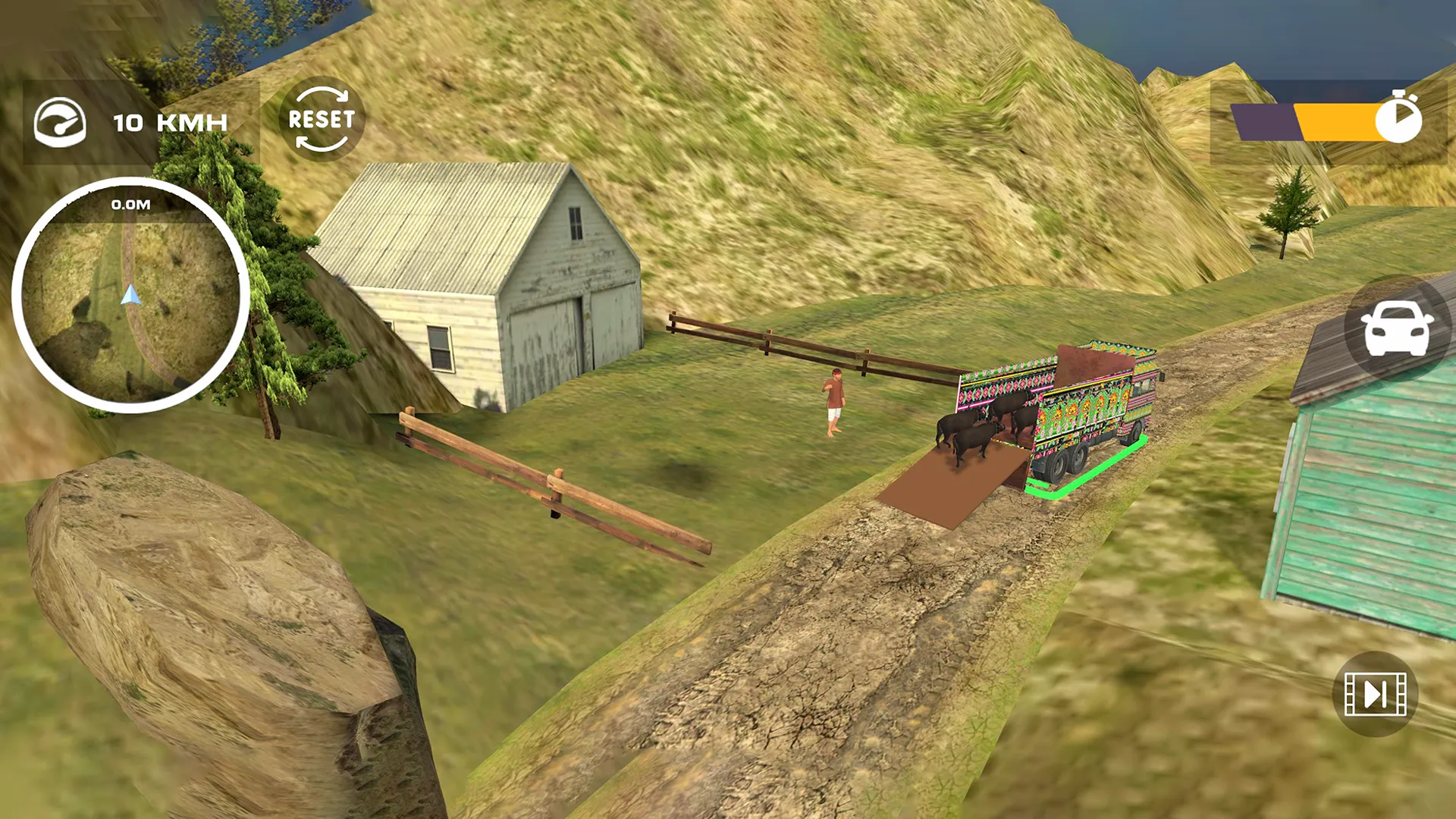Click the RESET button
This screenshot has height=819, width=1456.
(x=322, y=119)
